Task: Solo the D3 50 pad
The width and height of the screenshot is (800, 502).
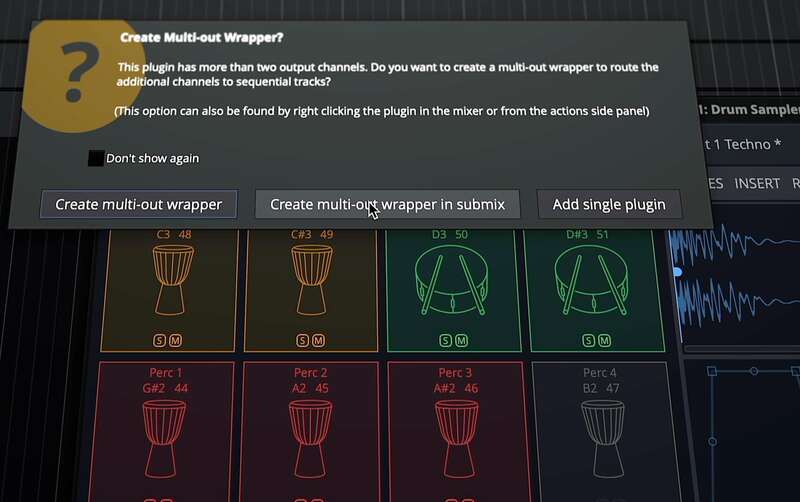Action: [446, 341]
